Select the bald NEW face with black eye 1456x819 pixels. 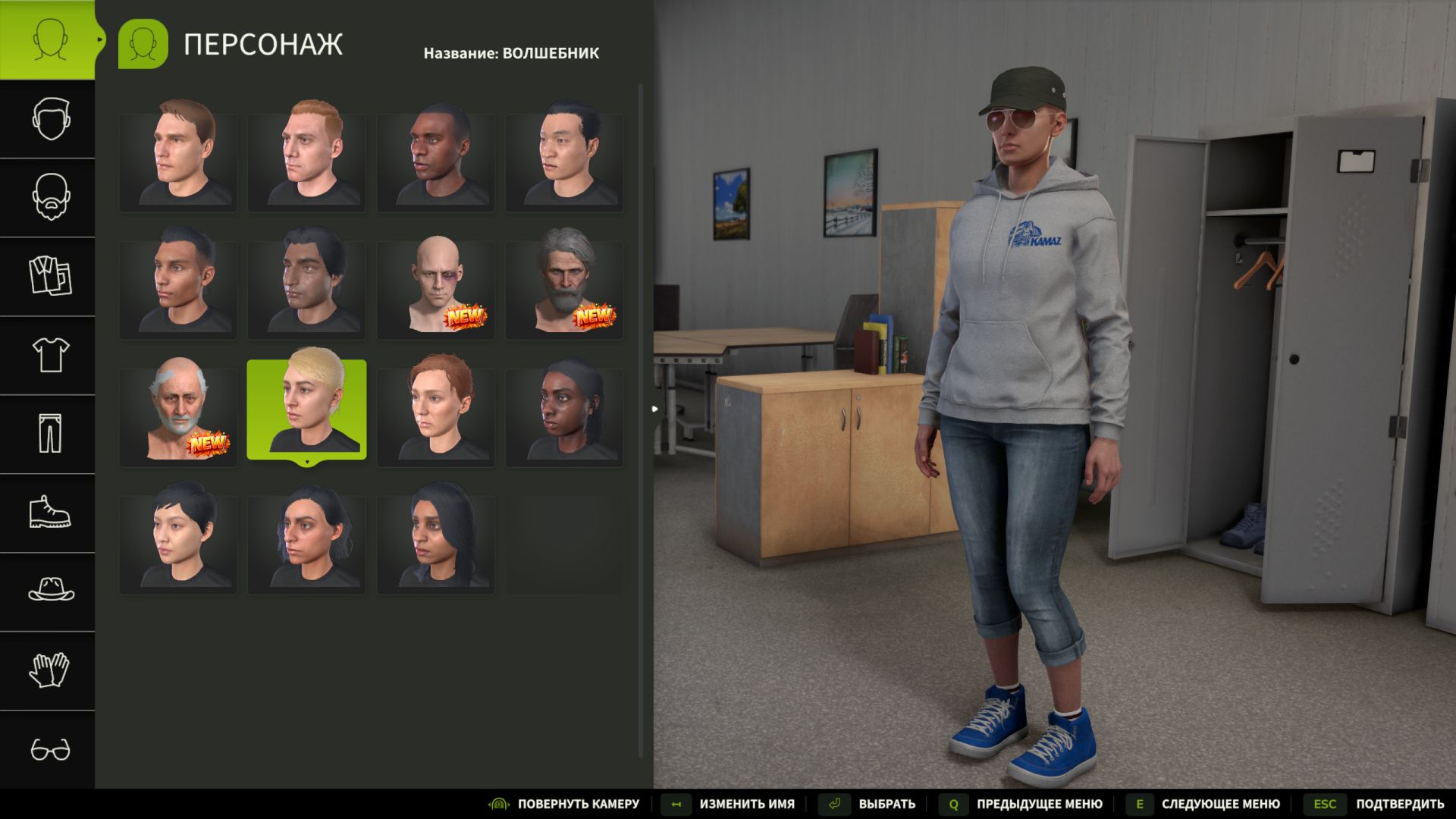pos(436,288)
